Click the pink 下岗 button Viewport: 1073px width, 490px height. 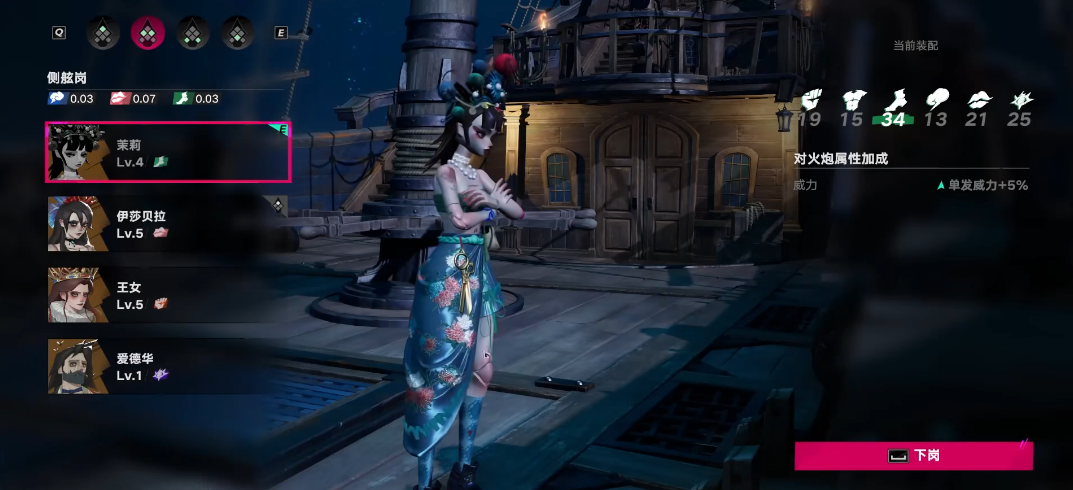point(913,456)
